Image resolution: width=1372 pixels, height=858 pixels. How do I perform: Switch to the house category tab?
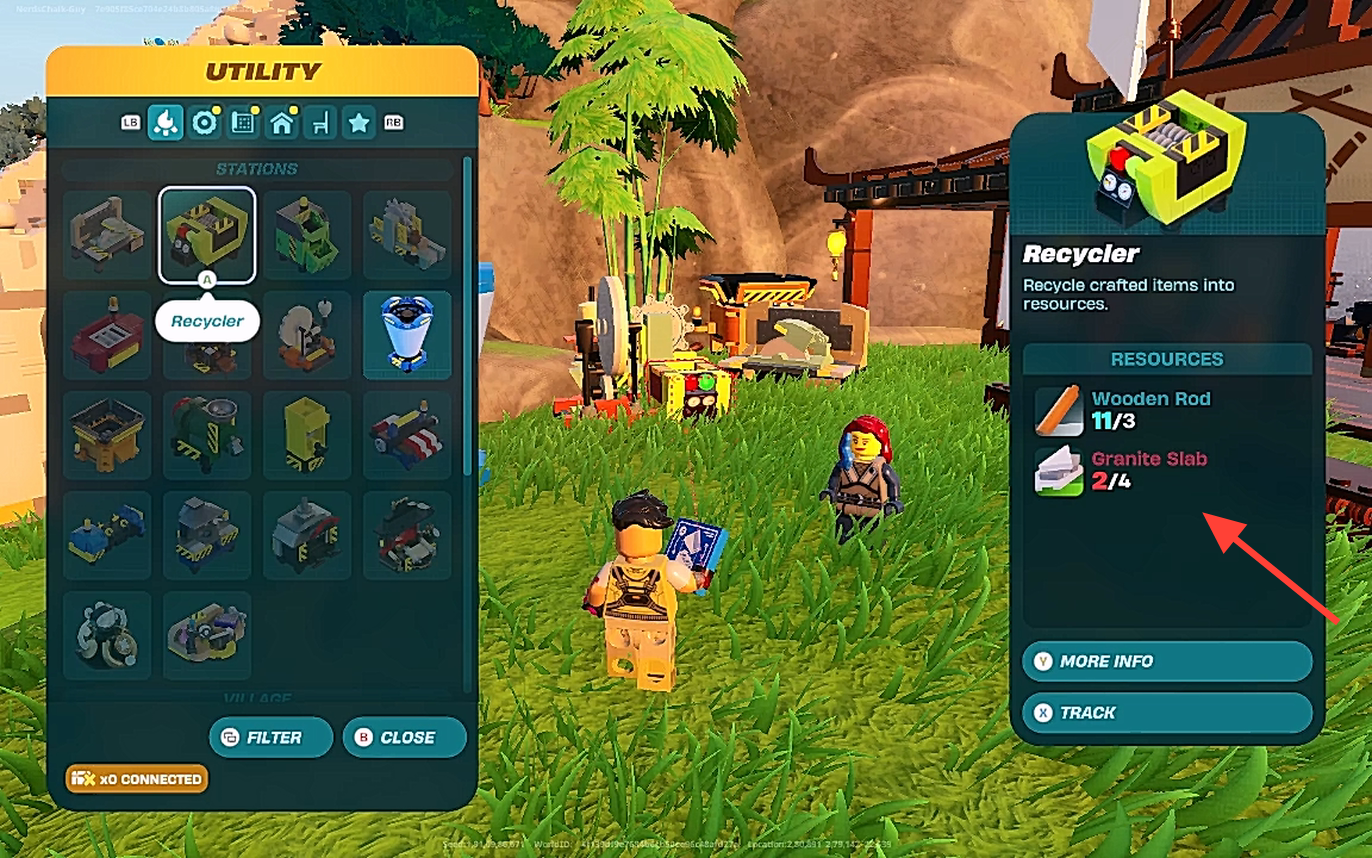pyautogui.click(x=281, y=123)
